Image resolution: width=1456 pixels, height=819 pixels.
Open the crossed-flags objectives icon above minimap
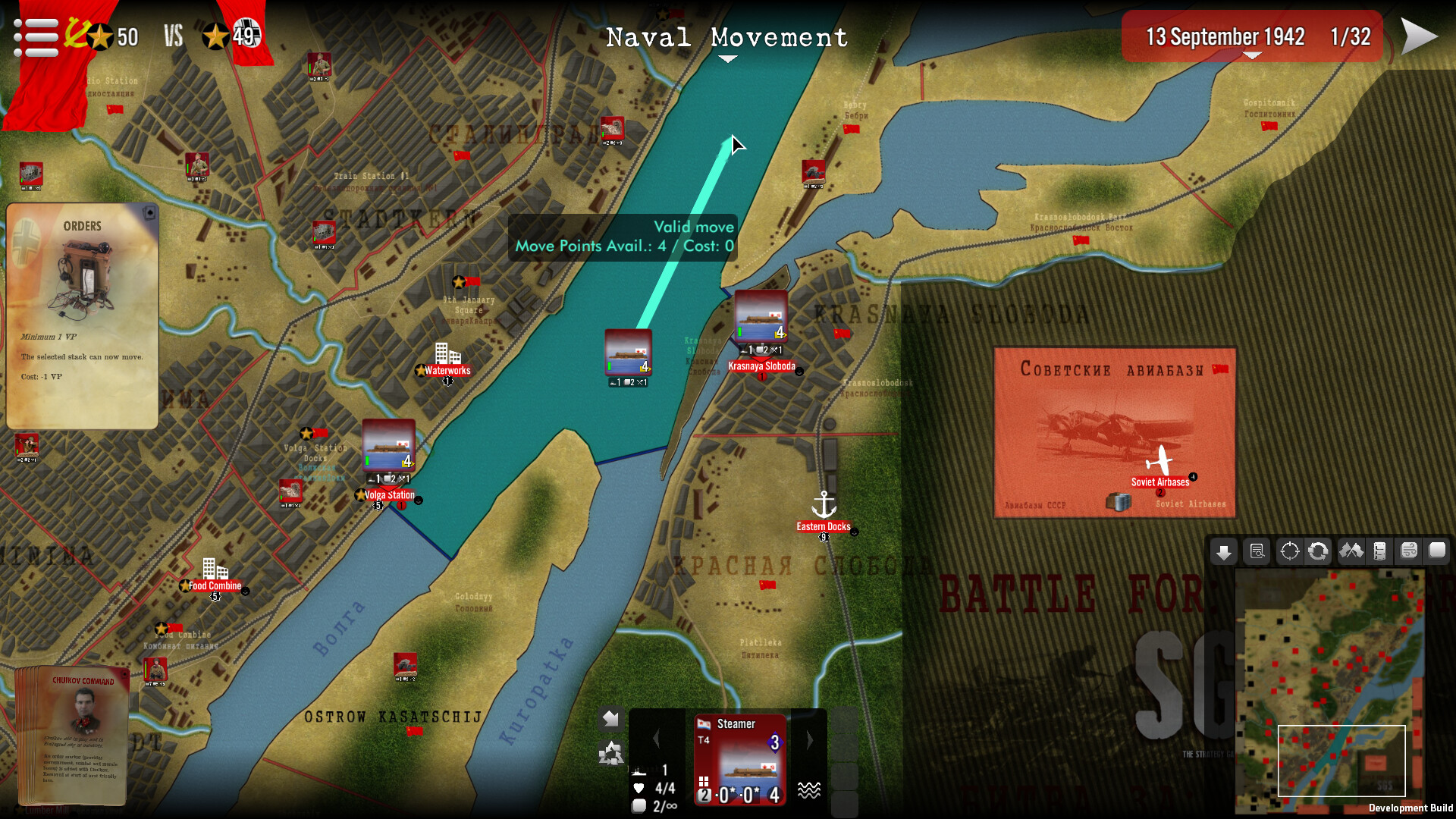(1349, 551)
